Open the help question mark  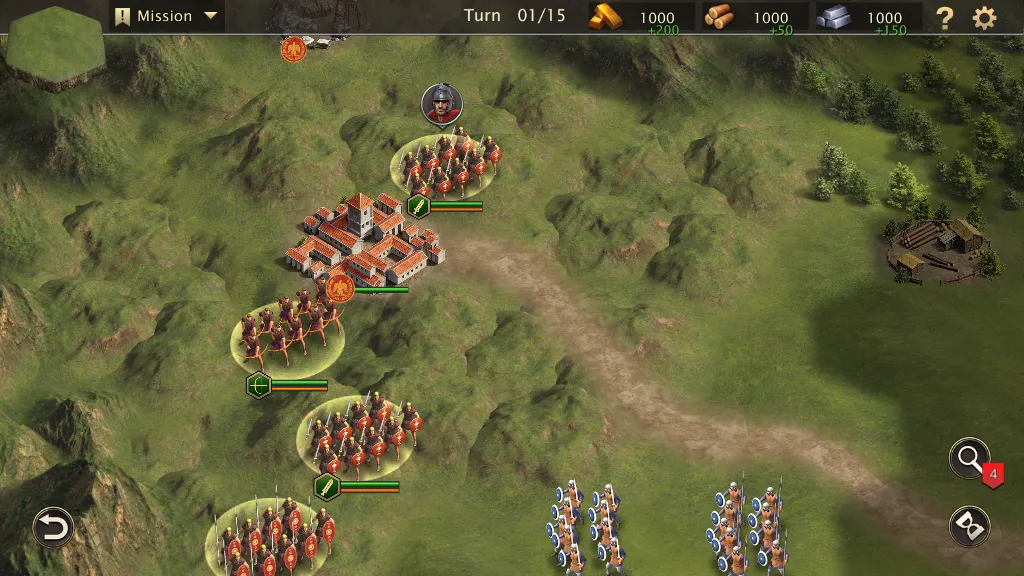(944, 17)
